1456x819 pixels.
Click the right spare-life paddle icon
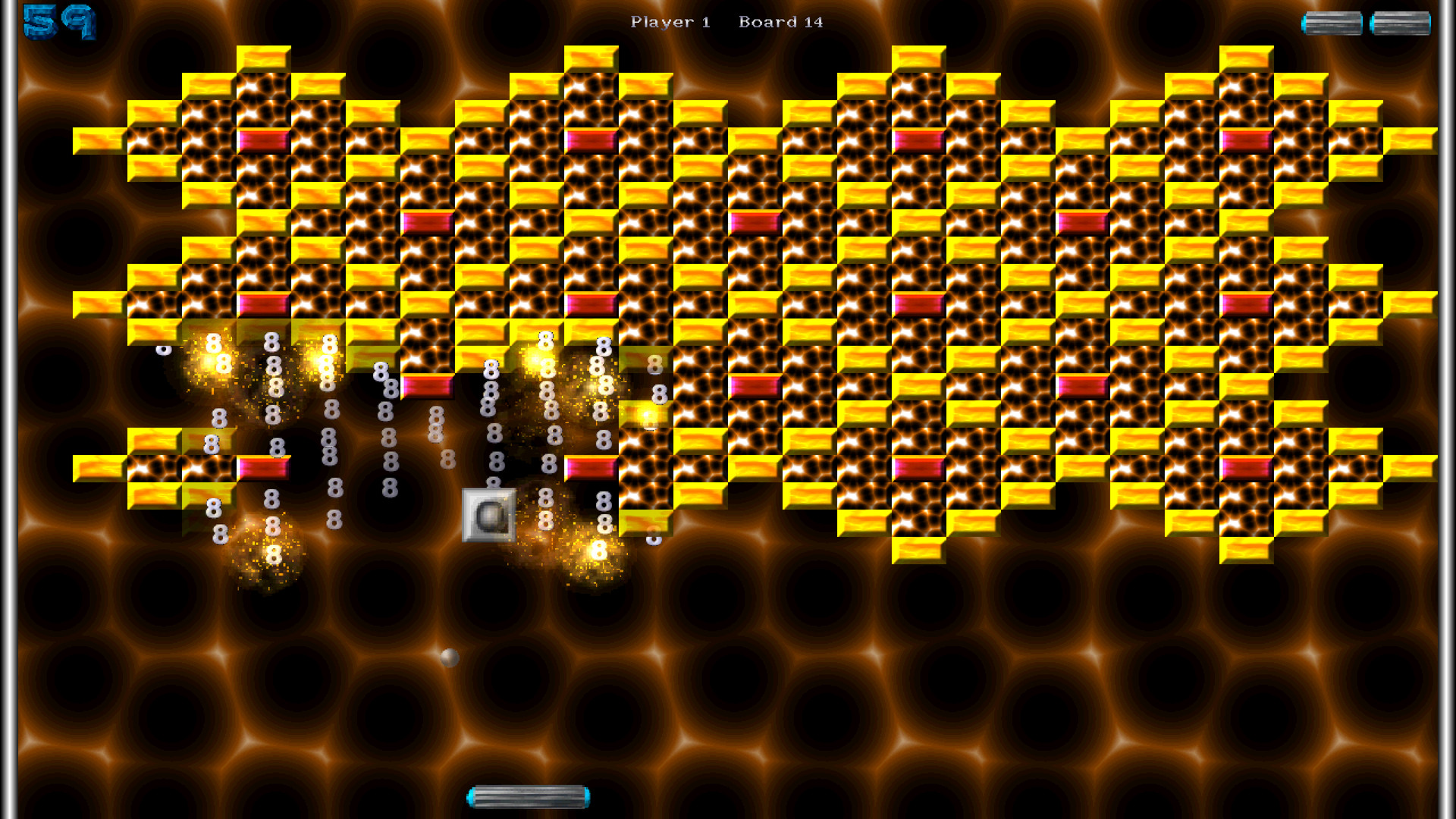click(x=1401, y=24)
